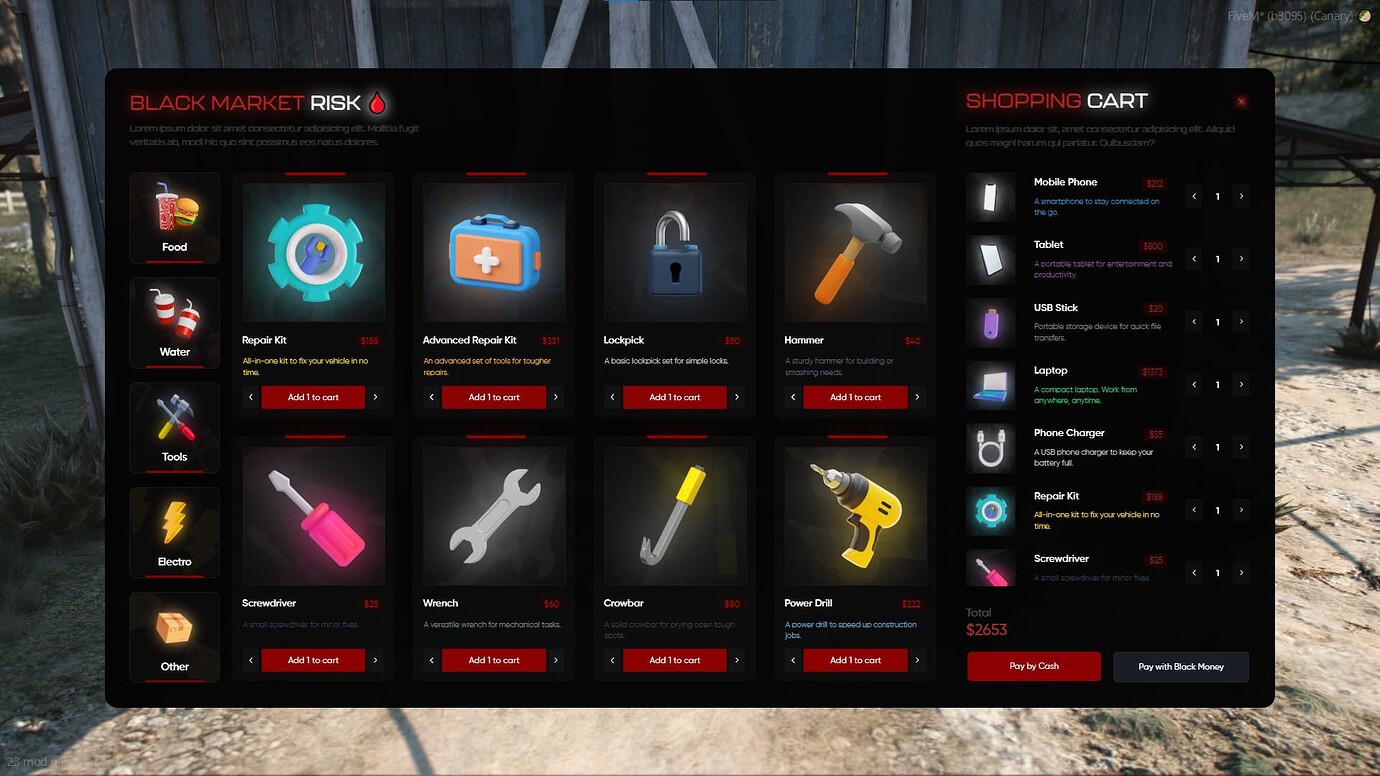Decrease Crowbar quantity before adding to cart
The width and height of the screenshot is (1380, 776).
tap(611, 660)
